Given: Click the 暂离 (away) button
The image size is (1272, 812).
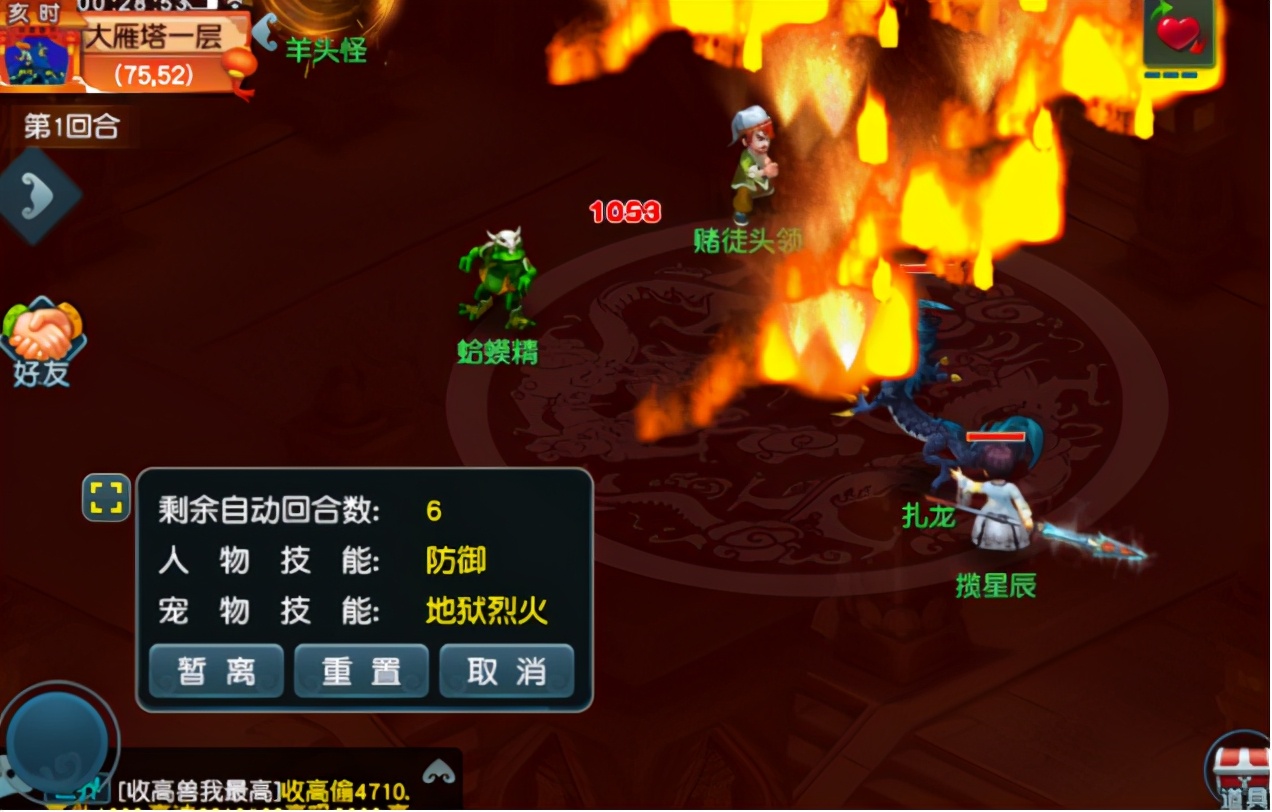Looking at the screenshot, I should (216, 670).
